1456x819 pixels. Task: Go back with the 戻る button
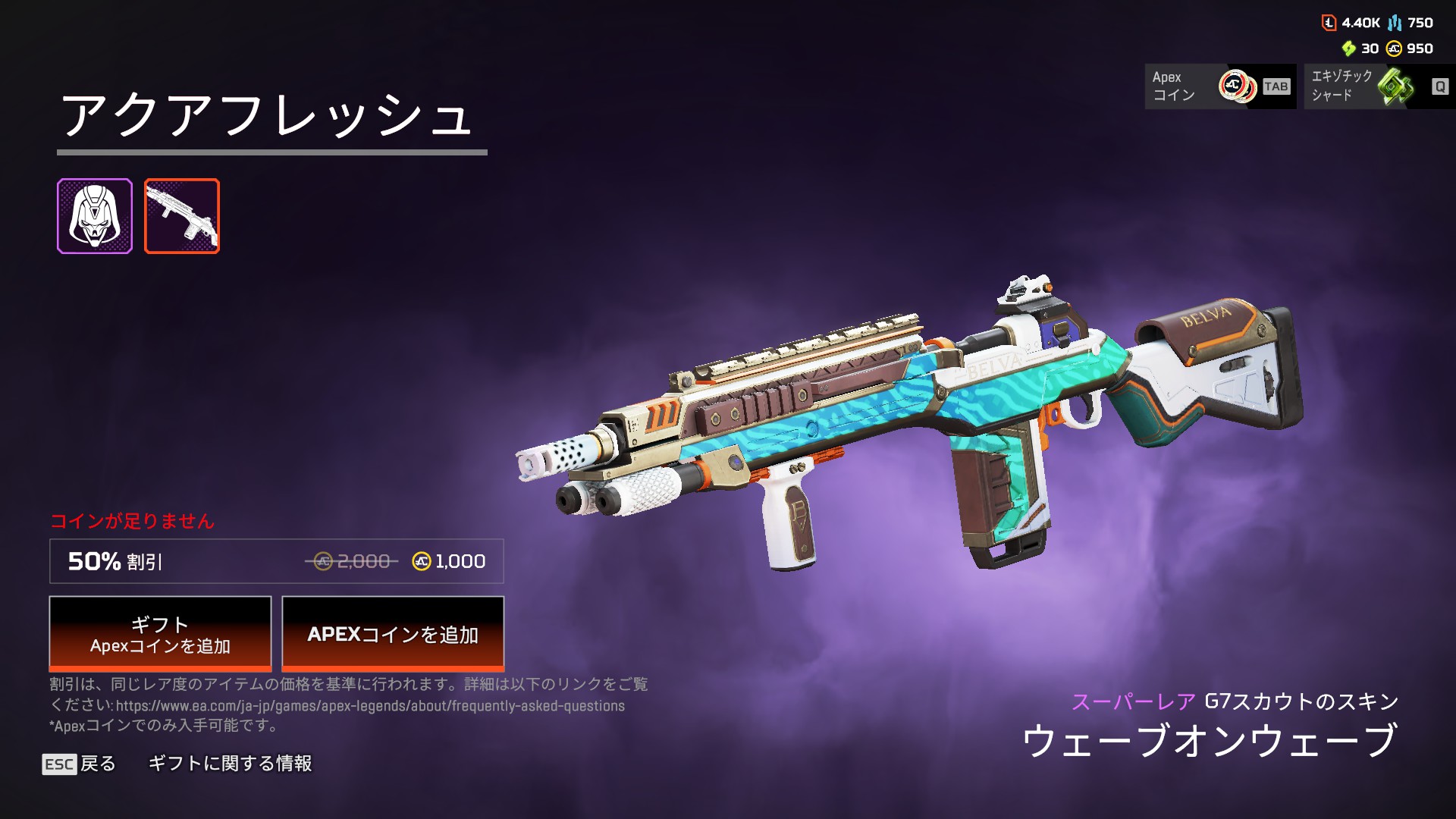[x=80, y=764]
